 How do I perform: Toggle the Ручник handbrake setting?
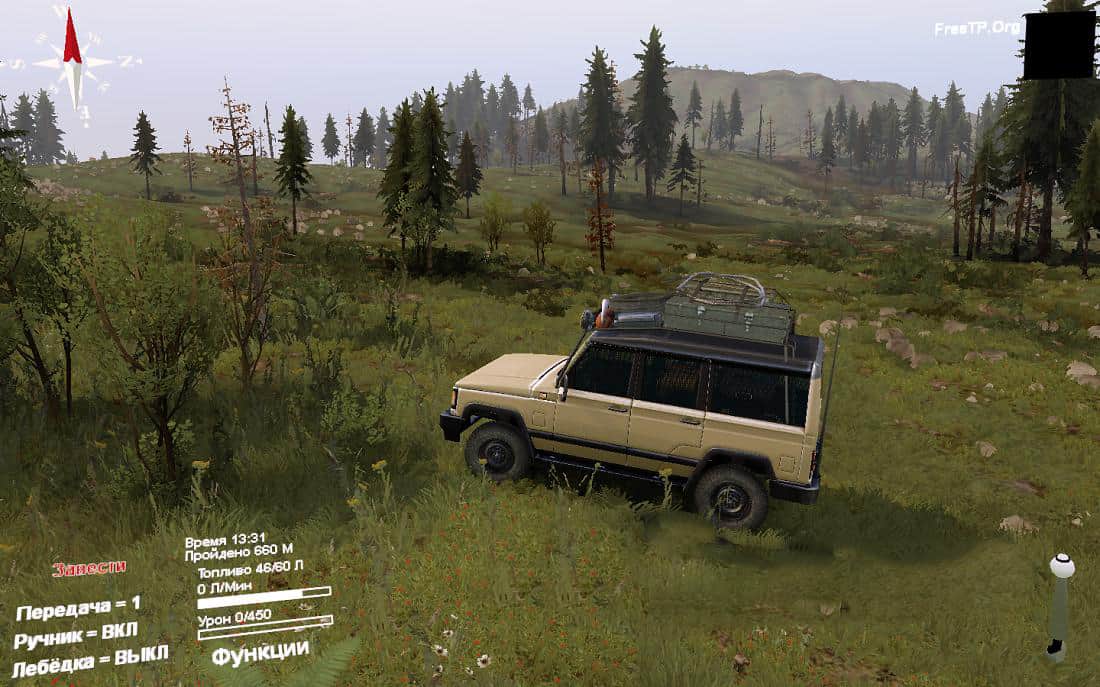[x=76, y=636]
